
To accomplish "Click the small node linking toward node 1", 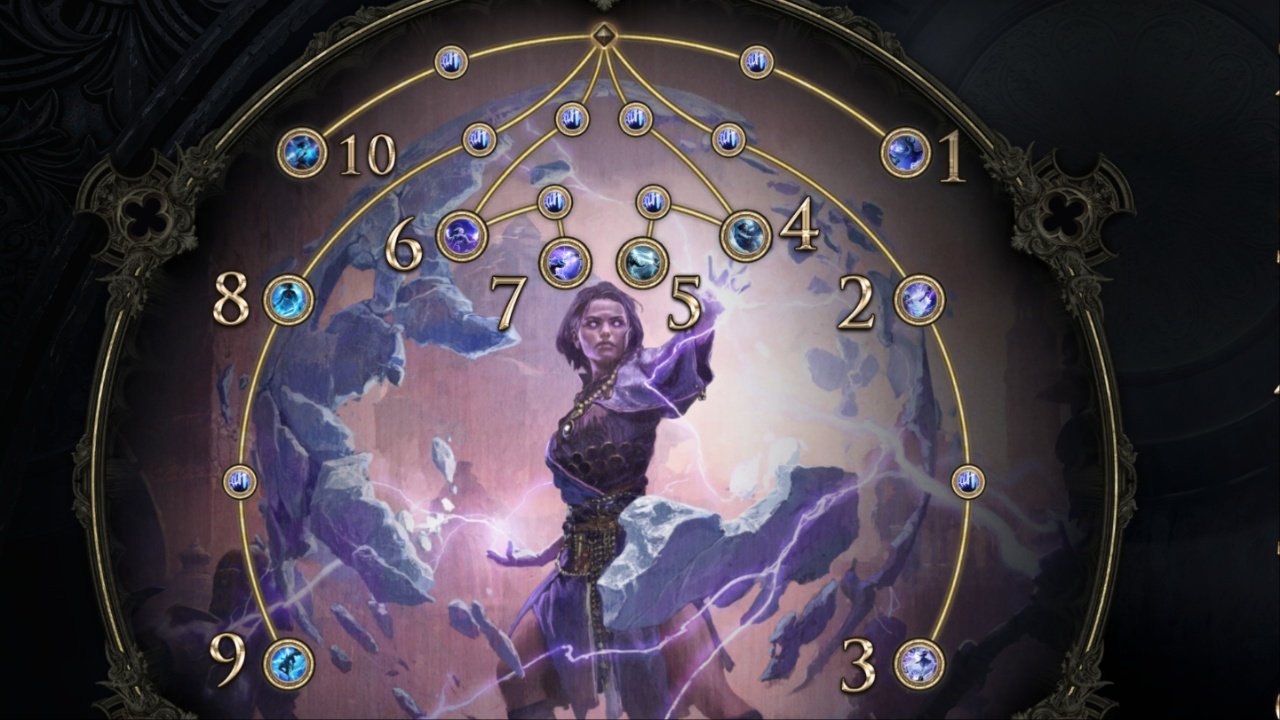I will (756, 63).
